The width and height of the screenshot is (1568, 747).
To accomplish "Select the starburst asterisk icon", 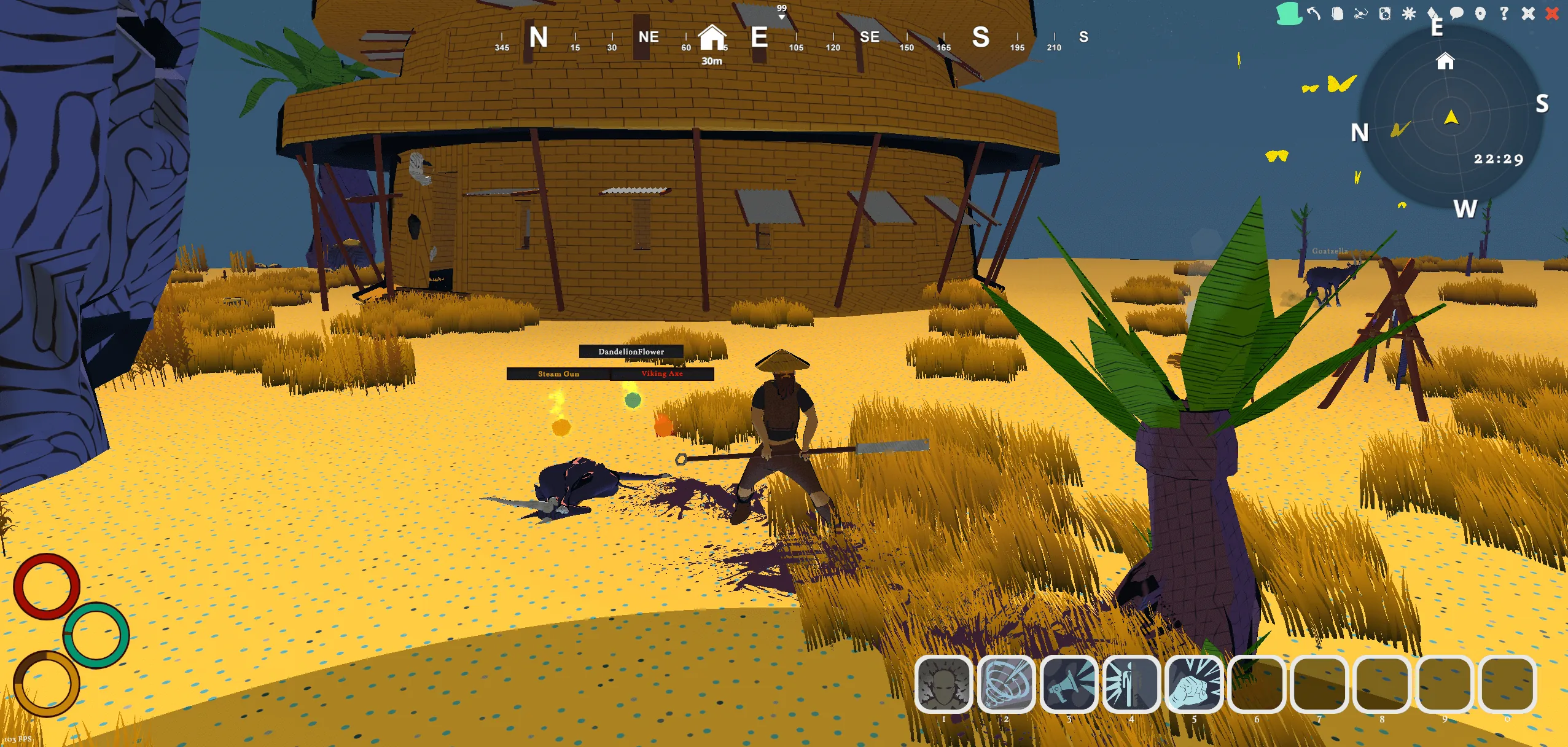I will click(1409, 14).
